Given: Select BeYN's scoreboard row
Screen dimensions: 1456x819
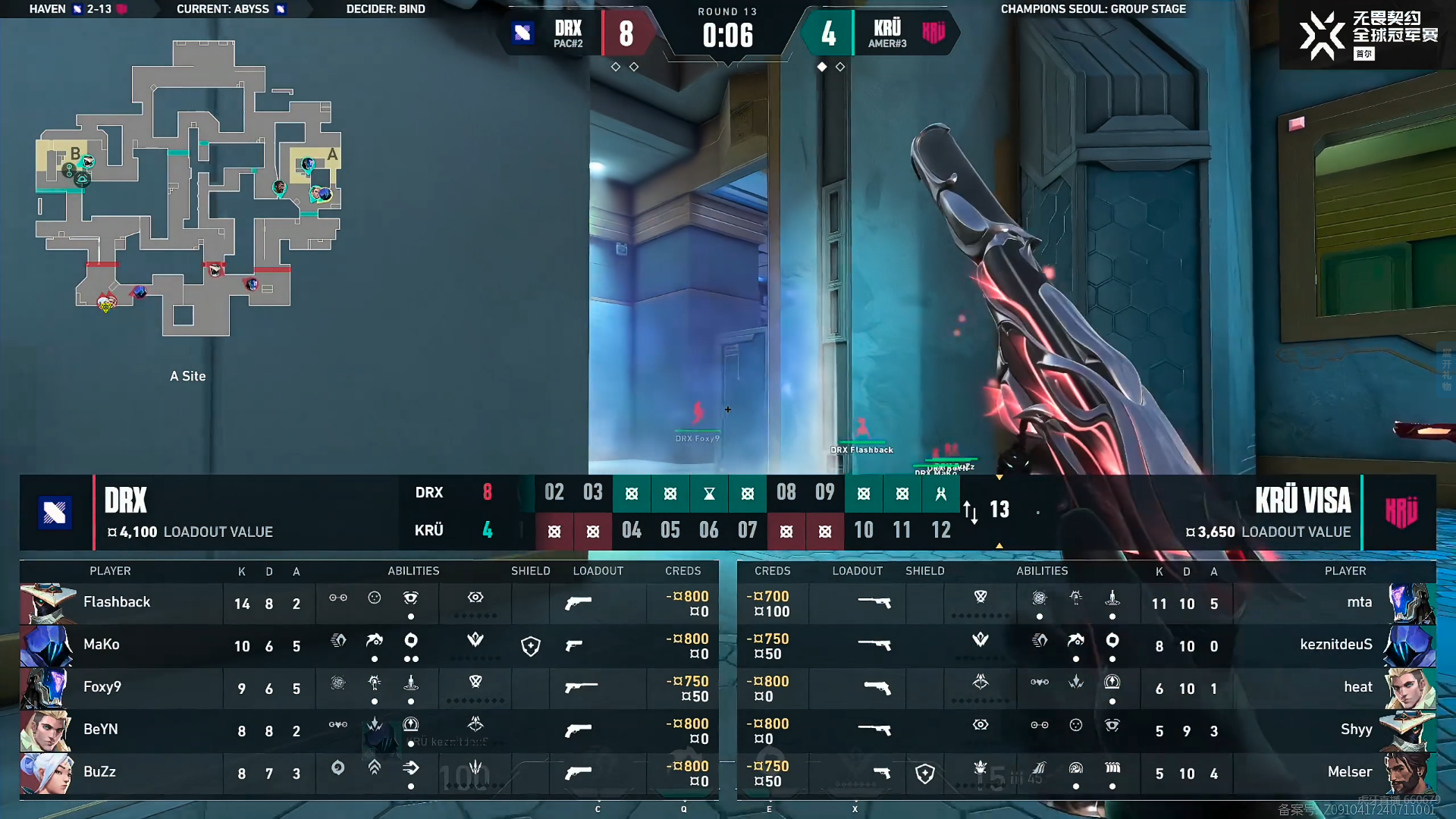Looking at the screenshot, I should (369, 730).
